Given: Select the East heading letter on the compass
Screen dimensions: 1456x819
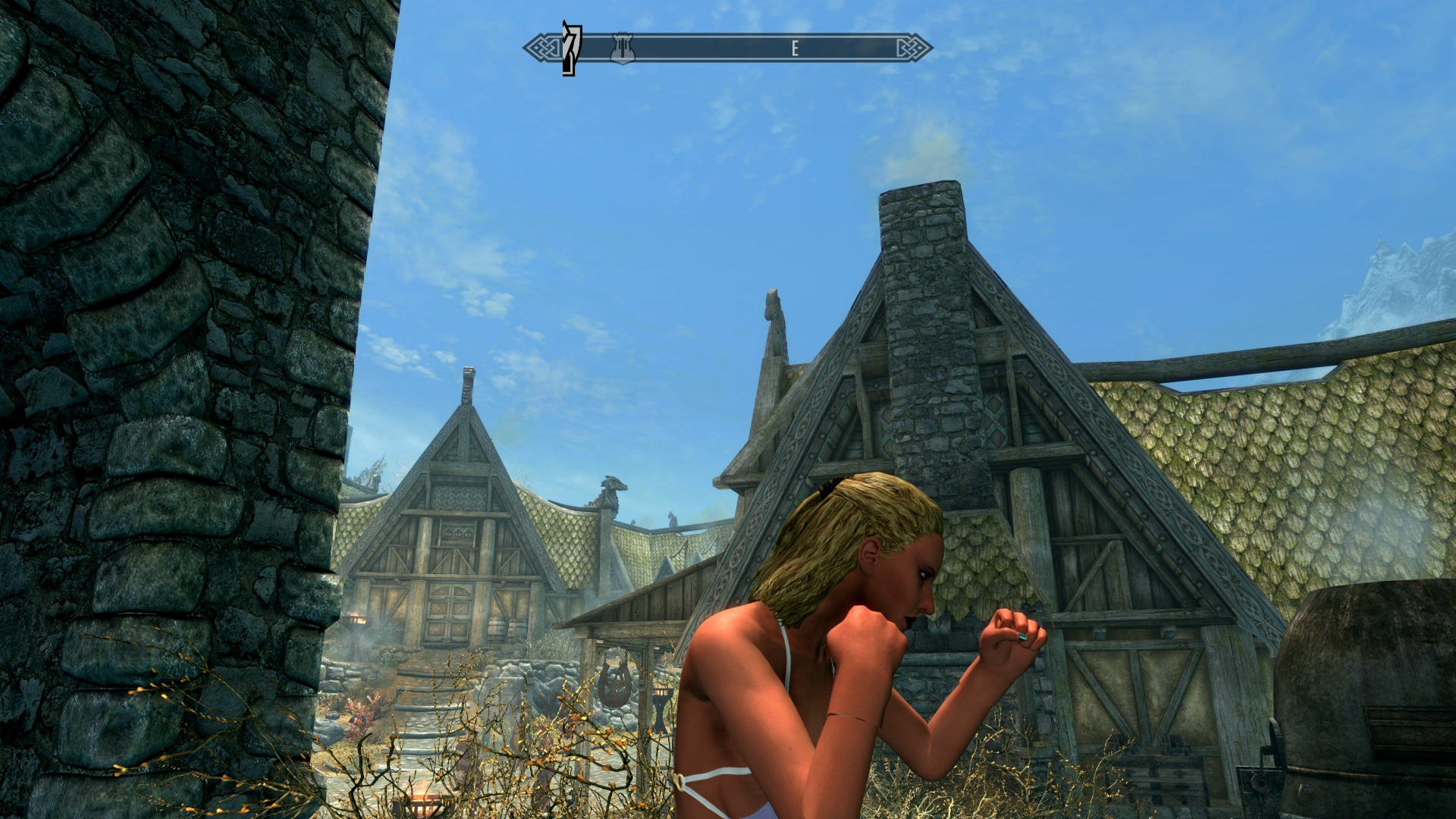Looking at the screenshot, I should click(795, 49).
